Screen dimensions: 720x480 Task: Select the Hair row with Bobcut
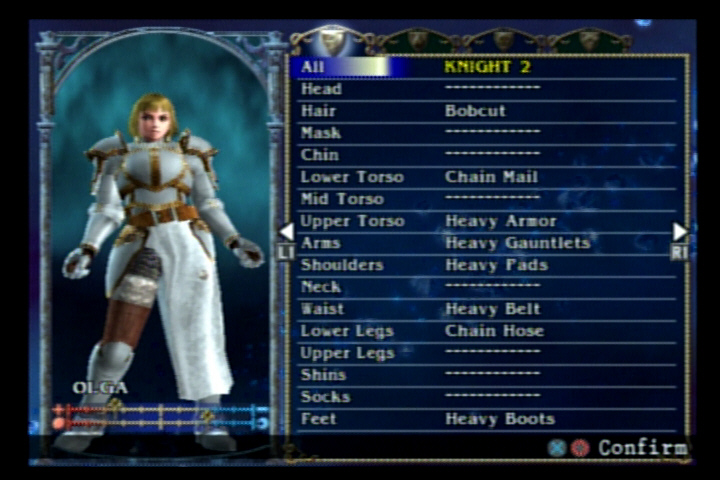click(x=488, y=111)
